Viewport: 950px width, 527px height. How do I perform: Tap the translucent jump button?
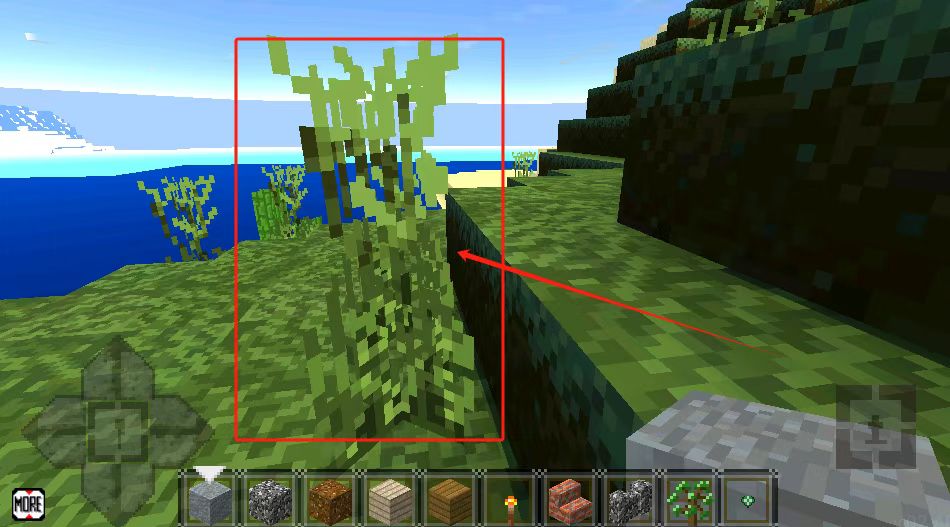[876, 426]
